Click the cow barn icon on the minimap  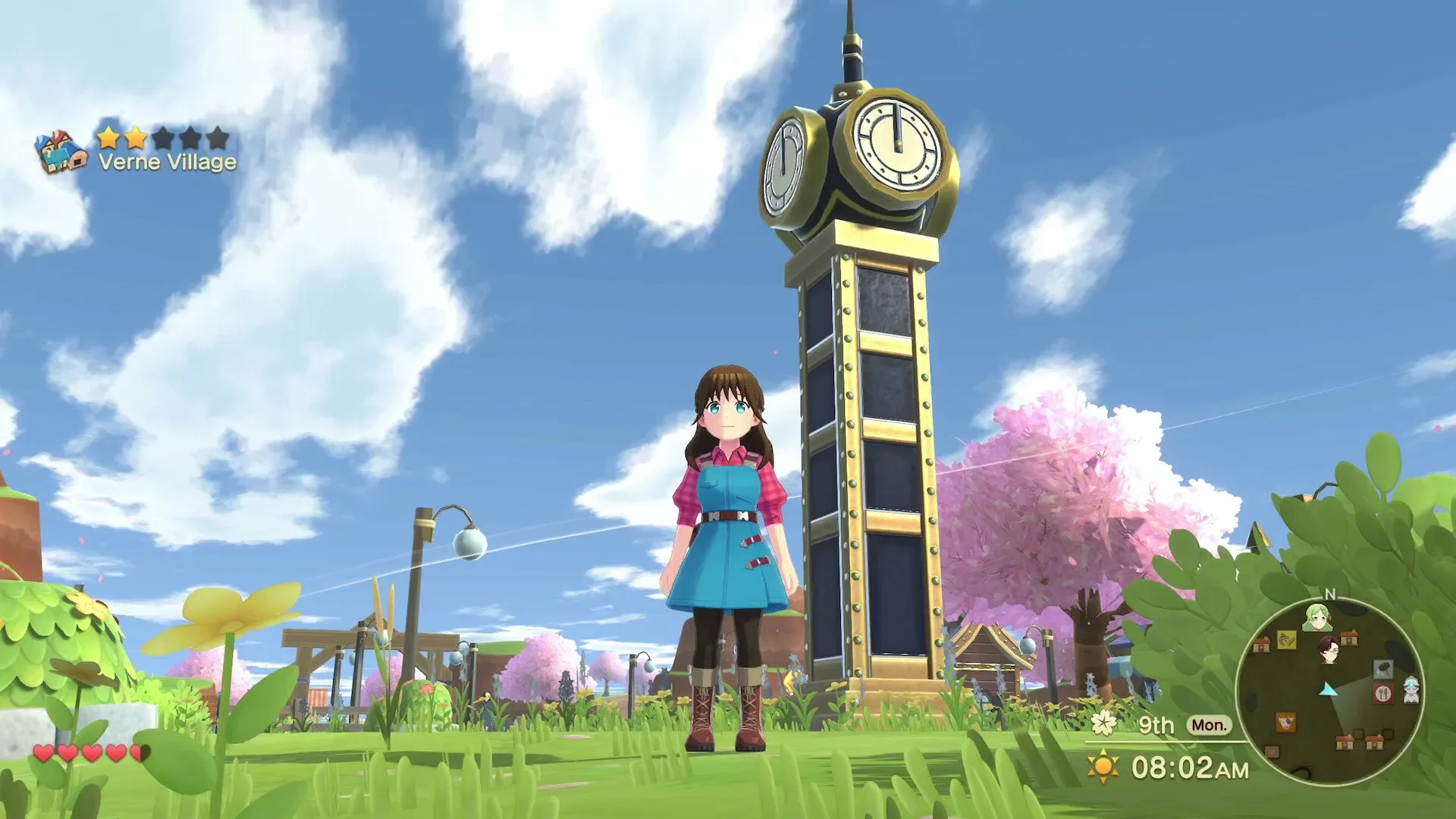point(1285,721)
